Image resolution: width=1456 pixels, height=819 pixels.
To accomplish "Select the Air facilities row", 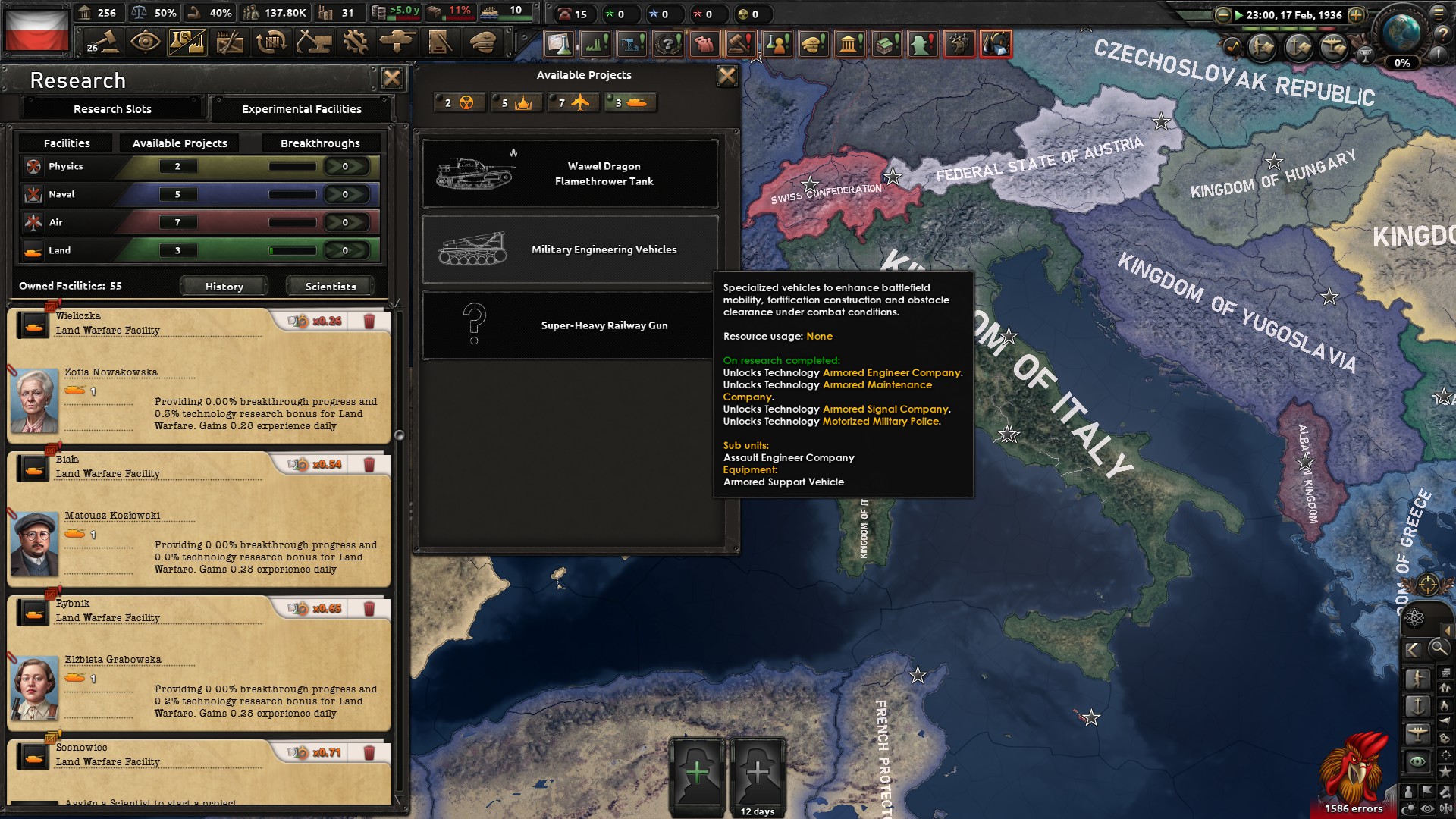I will point(199,222).
